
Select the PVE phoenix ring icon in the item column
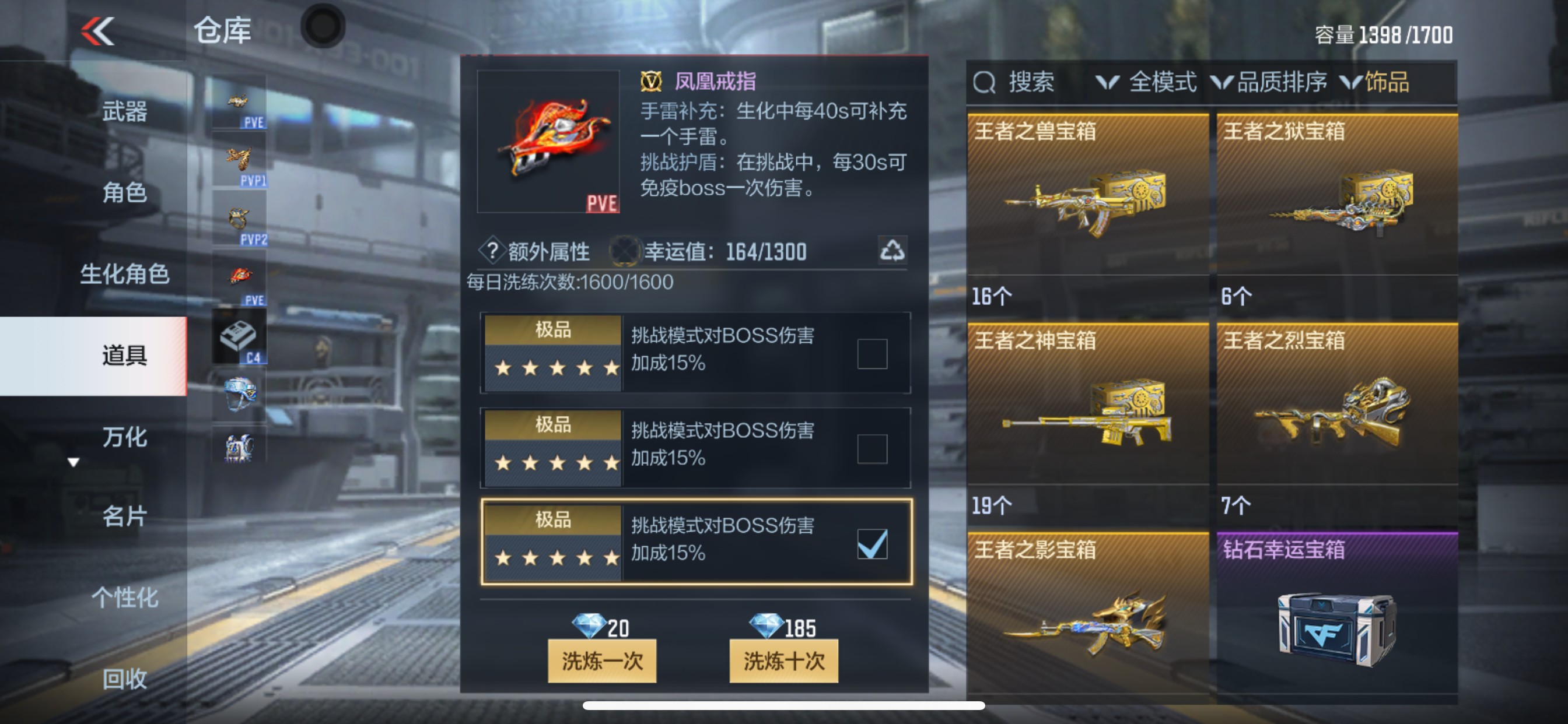click(x=239, y=274)
